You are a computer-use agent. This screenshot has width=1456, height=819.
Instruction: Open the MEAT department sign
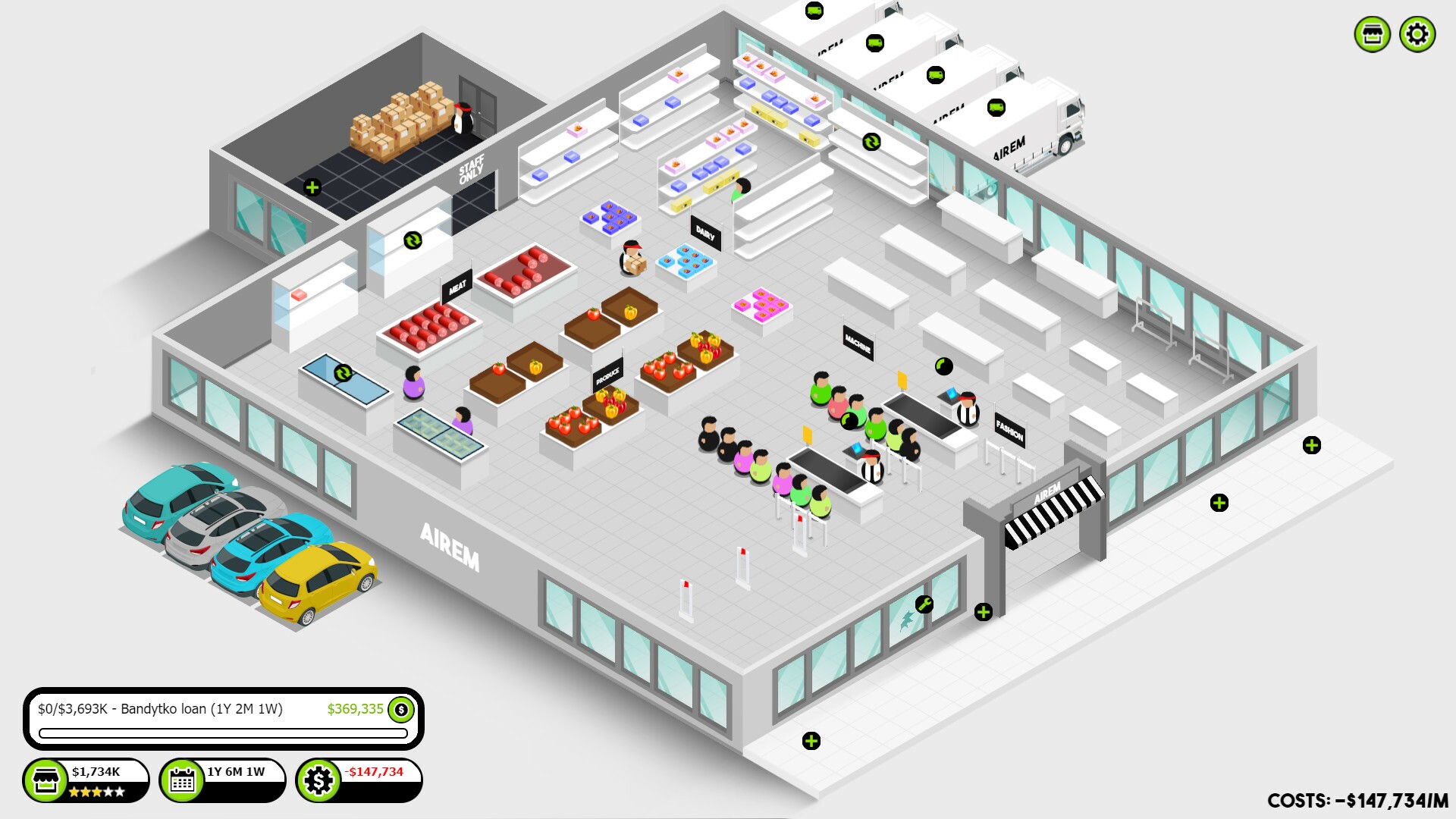[457, 287]
